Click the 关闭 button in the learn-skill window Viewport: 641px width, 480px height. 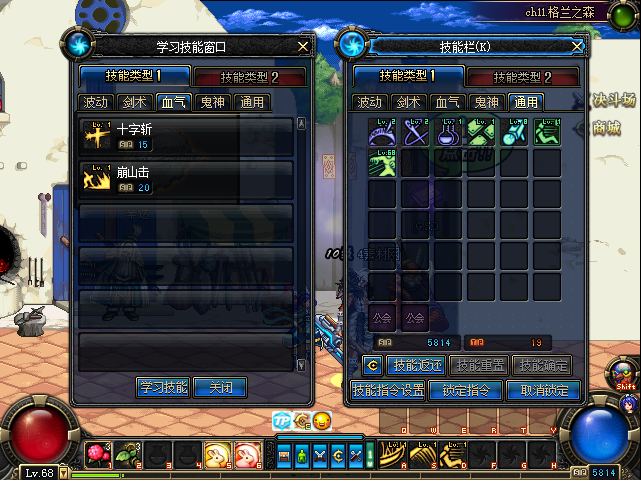point(219,387)
